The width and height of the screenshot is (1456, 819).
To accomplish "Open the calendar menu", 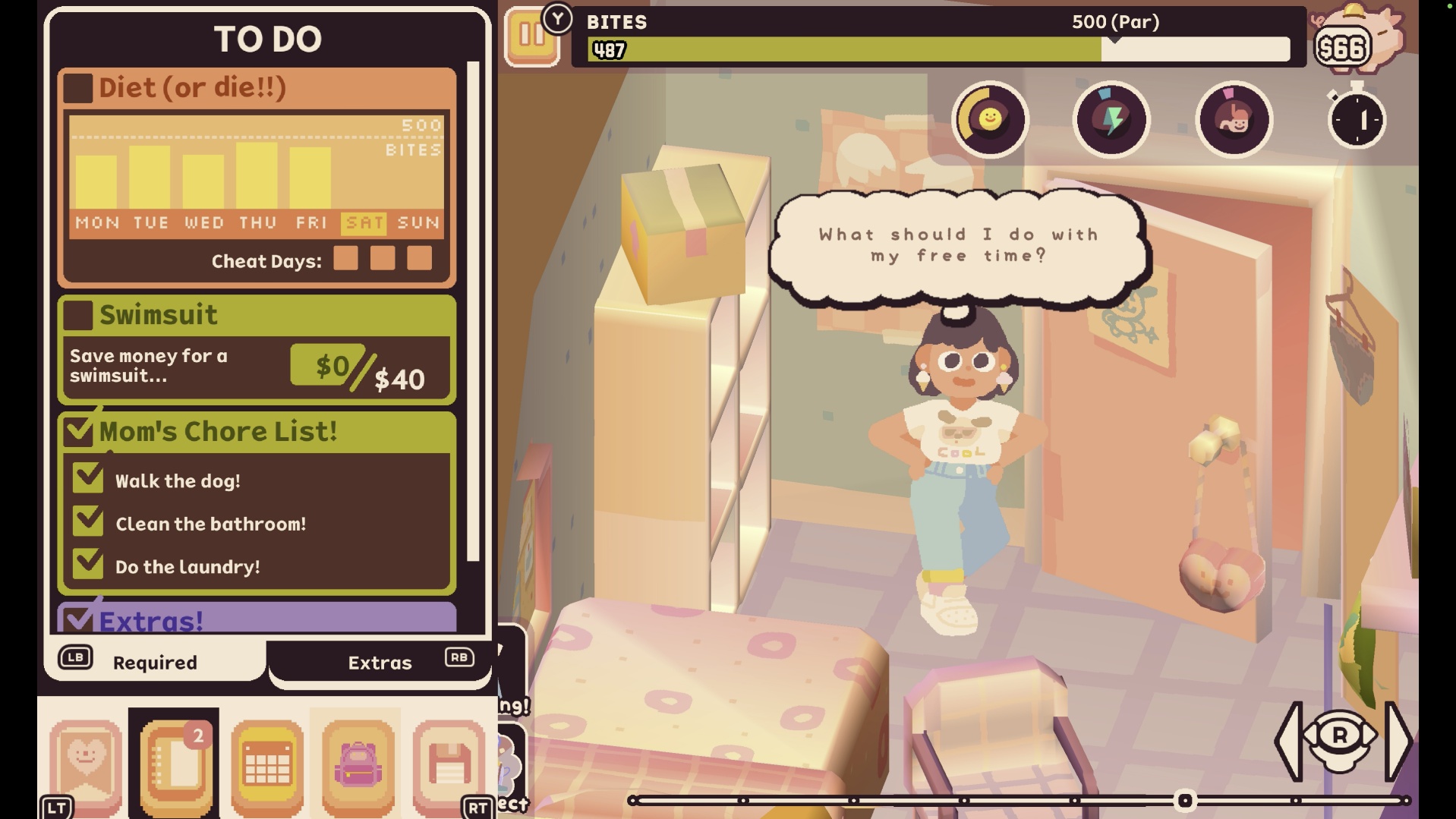I will click(x=266, y=763).
